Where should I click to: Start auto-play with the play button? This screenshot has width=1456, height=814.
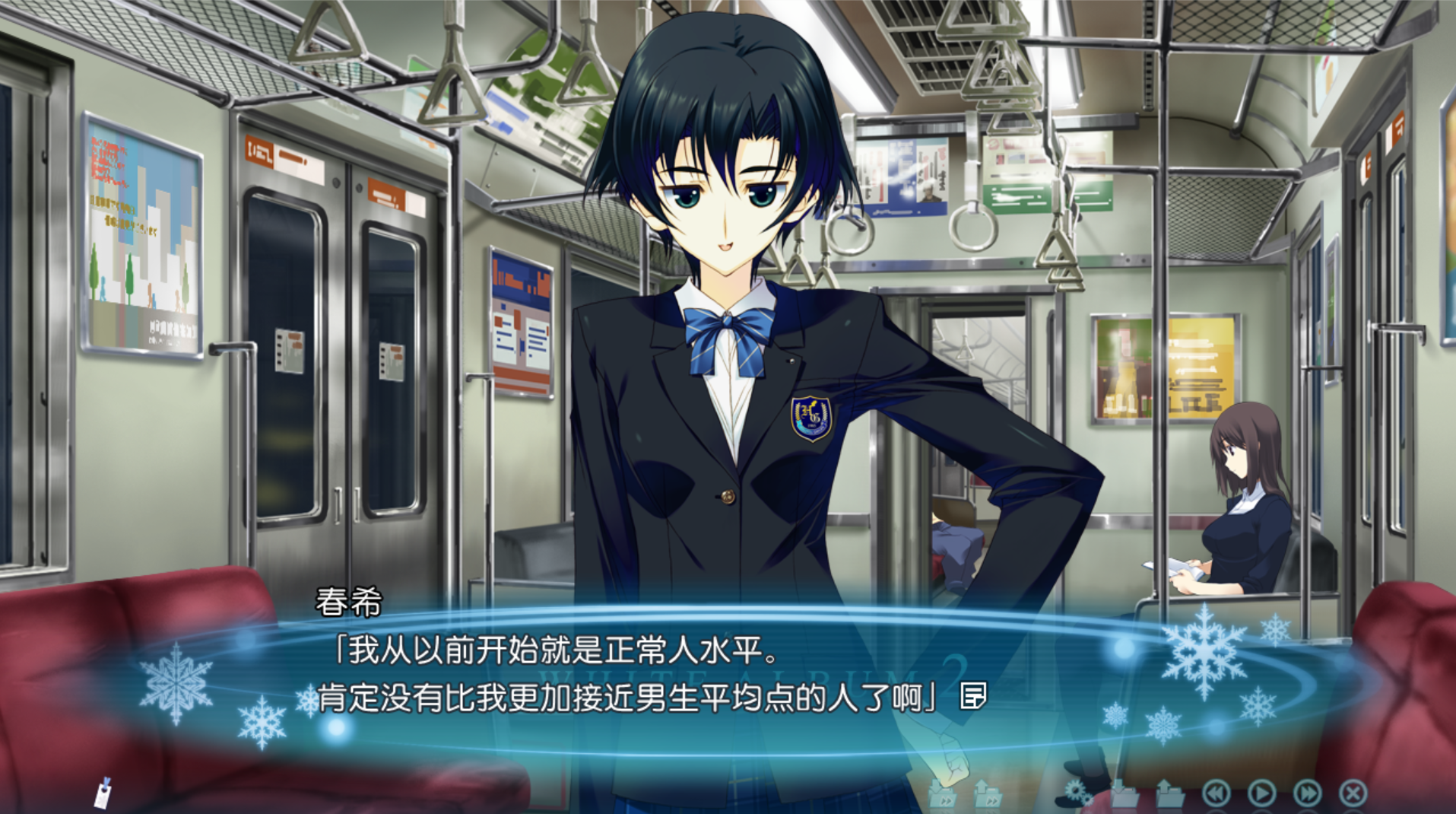(x=1261, y=793)
